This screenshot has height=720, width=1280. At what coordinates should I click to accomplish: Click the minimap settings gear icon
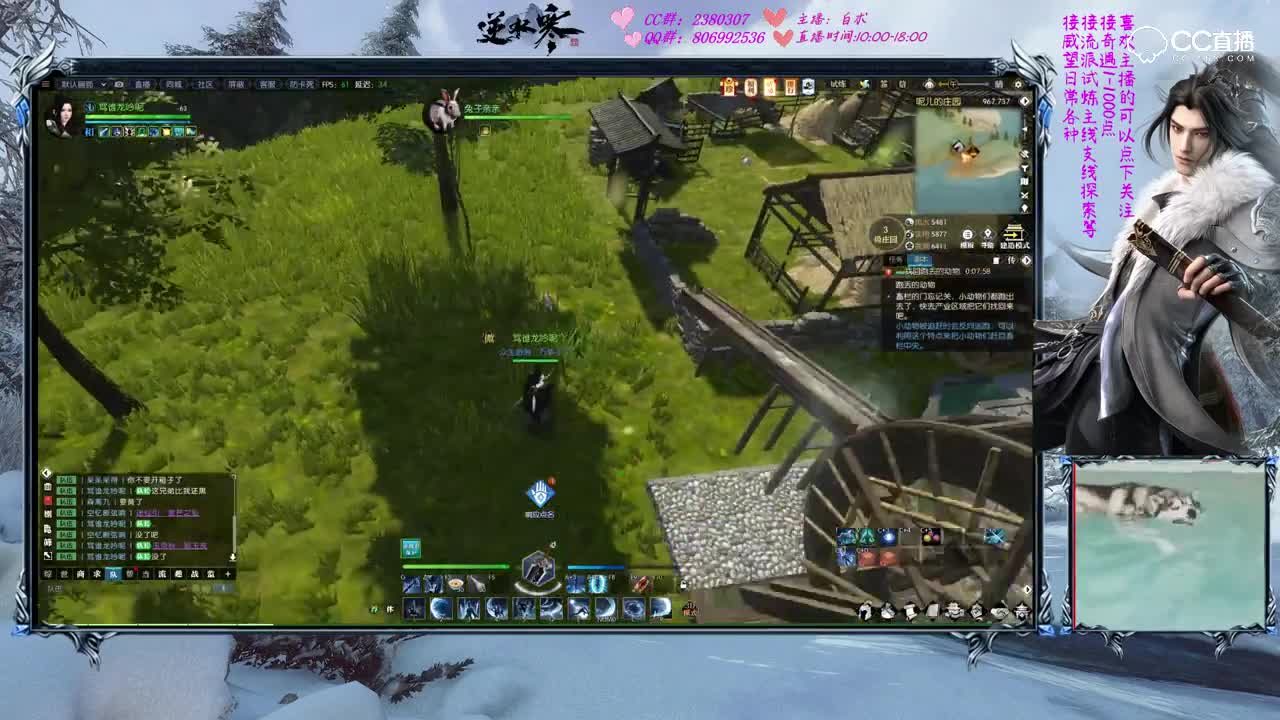click(1018, 84)
